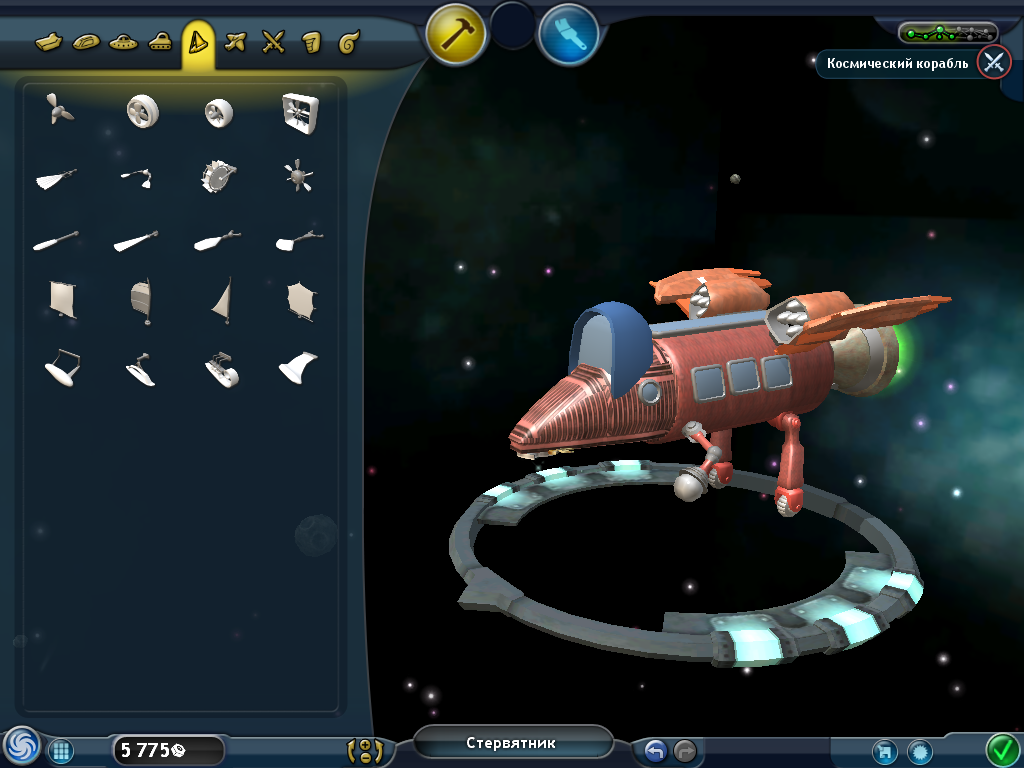Open the Sporepedia grid button

(x=60, y=750)
